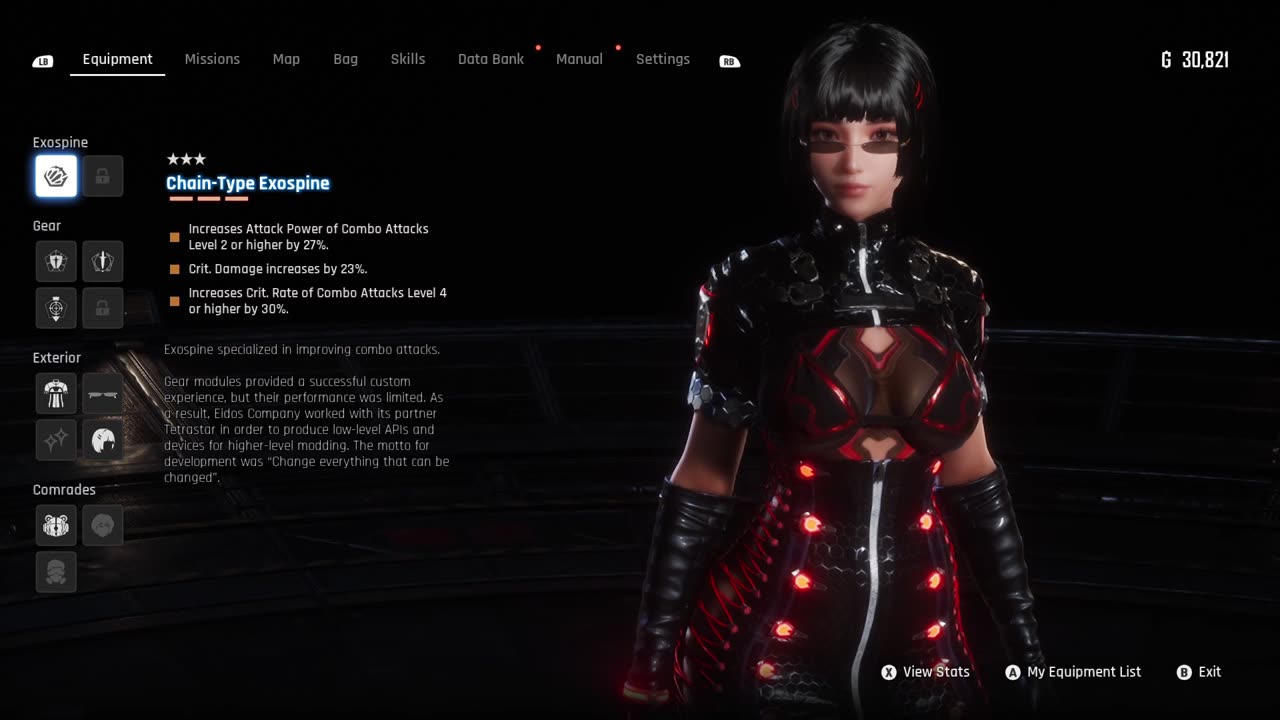Switch to the Missions tab

pos(212,59)
